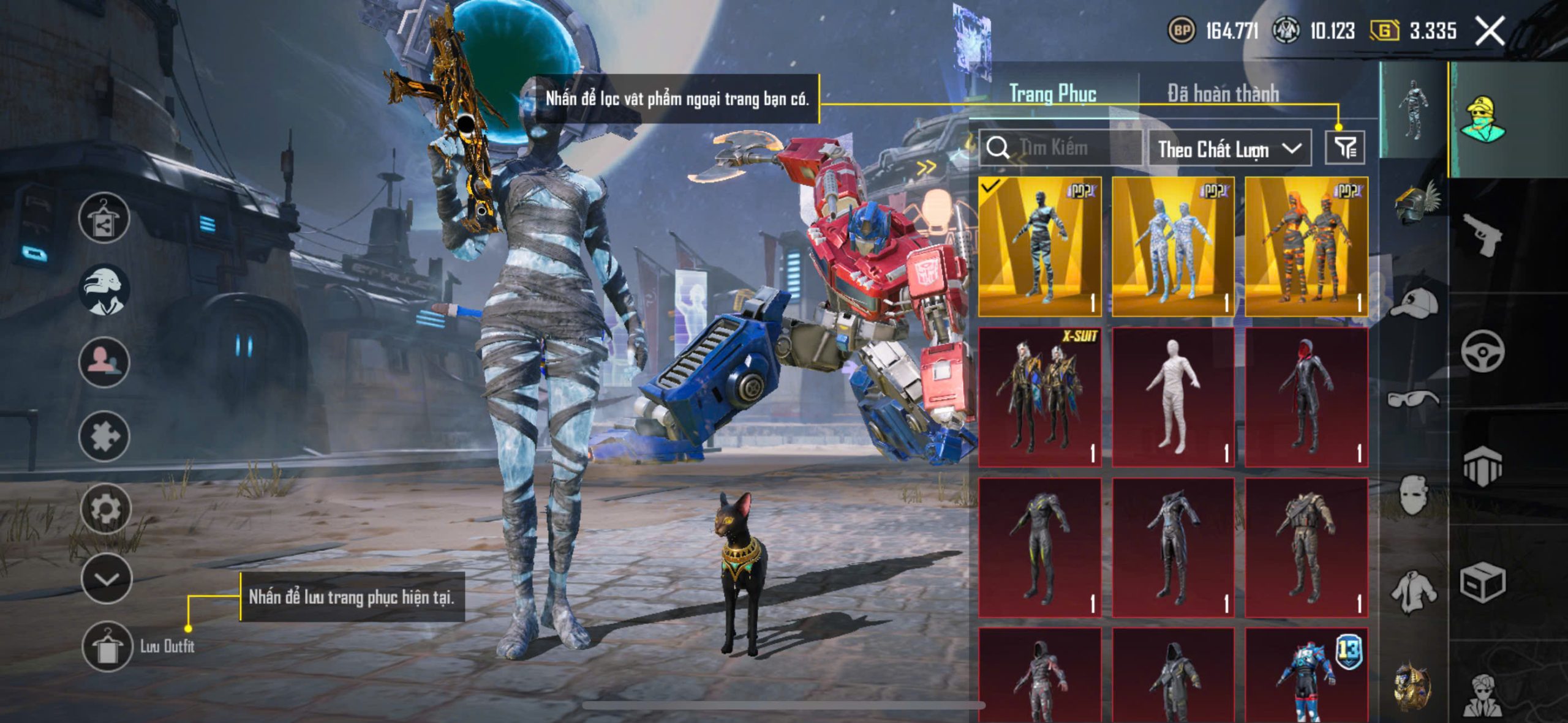This screenshot has width=1568, height=723.
Task: Collapse the left menu with down arrow
Action: pos(107,579)
